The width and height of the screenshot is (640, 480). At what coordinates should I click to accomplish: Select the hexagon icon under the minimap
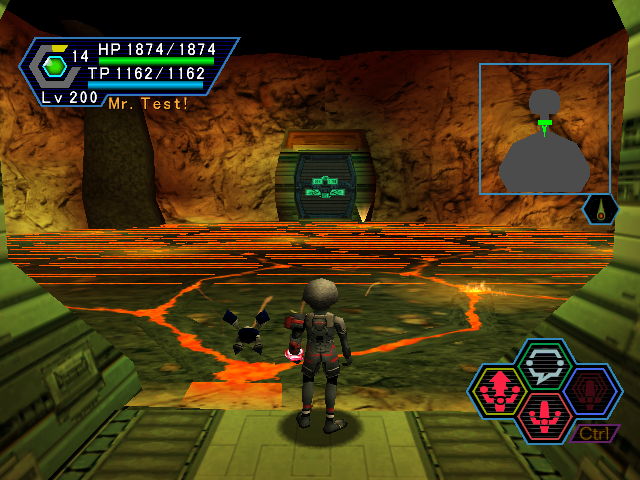(x=600, y=210)
